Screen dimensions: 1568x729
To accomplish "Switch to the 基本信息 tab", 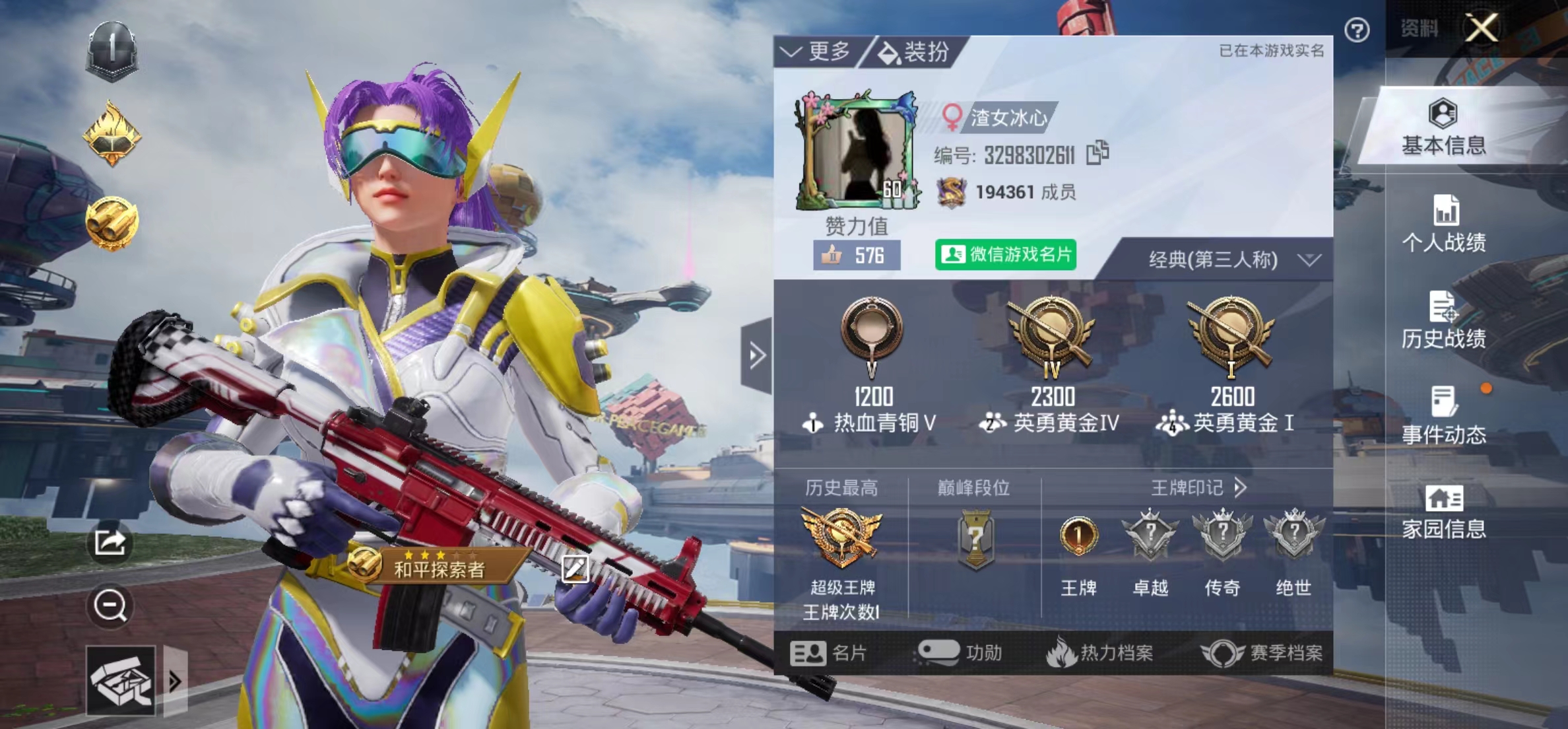I will [x=1443, y=127].
